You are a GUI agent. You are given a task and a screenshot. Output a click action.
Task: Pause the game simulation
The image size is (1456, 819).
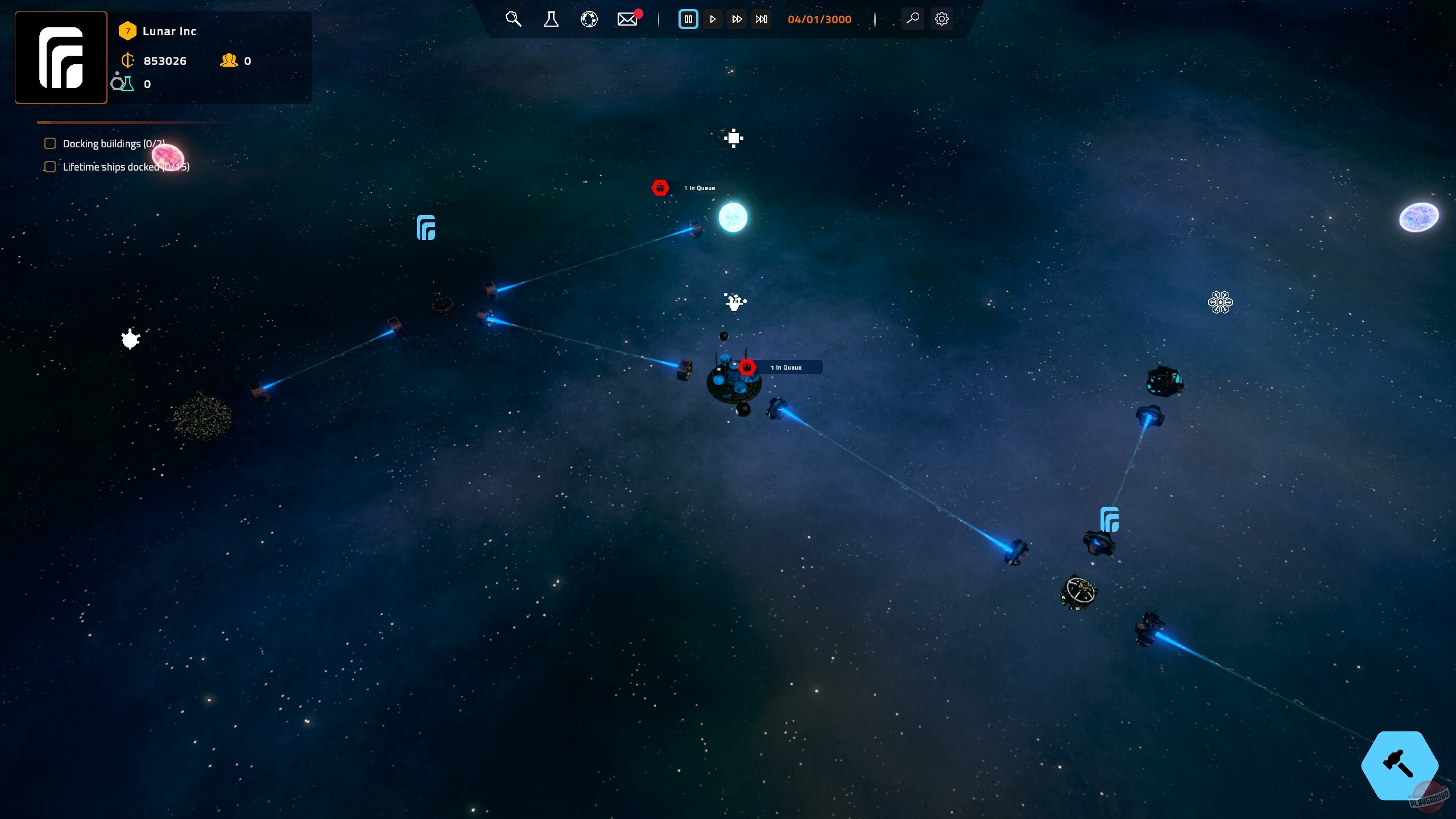point(688,19)
